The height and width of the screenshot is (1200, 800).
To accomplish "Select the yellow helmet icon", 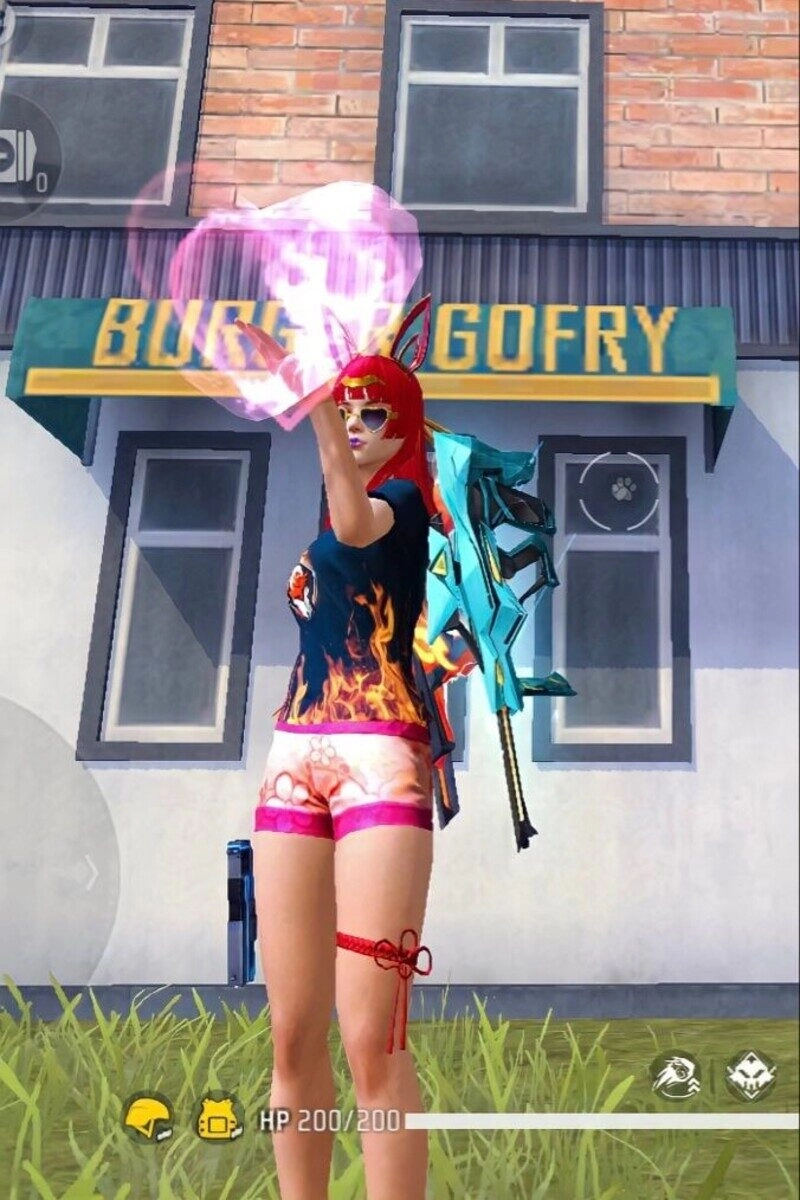I will (x=148, y=1116).
